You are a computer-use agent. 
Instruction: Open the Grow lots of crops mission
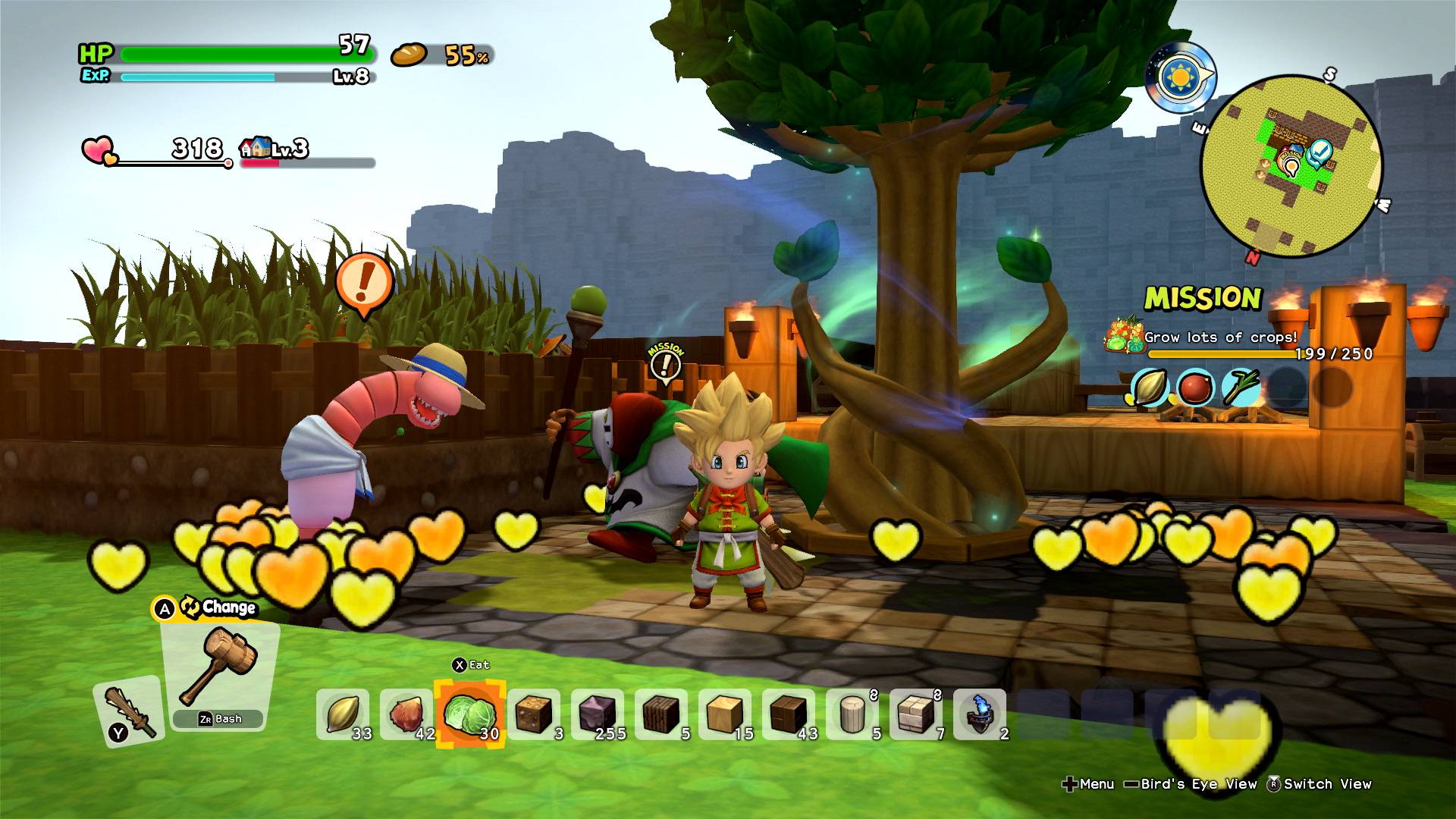point(1219,337)
